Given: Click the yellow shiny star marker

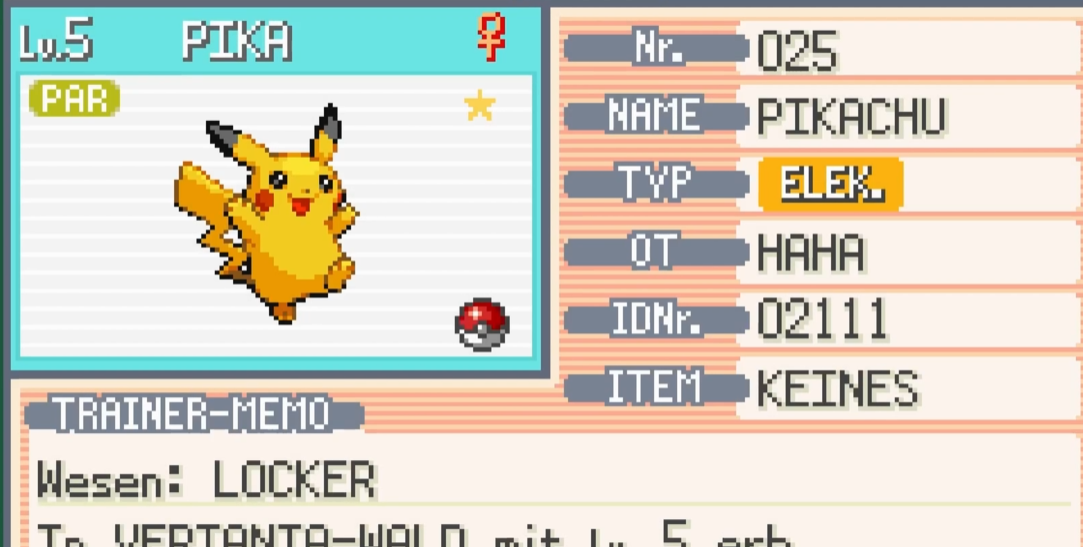Looking at the screenshot, I should coord(480,105).
